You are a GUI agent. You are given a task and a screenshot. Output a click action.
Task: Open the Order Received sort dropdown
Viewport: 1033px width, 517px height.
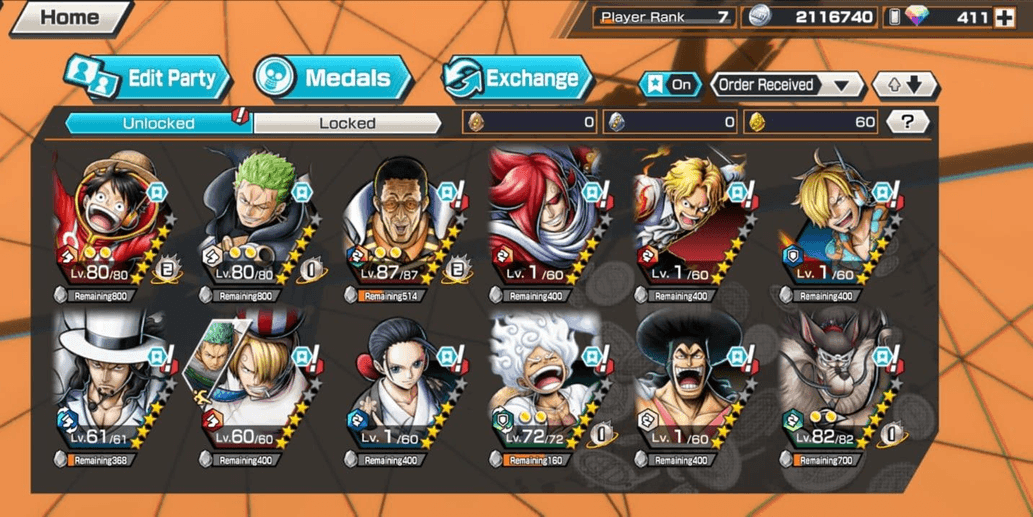coord(787,85)
